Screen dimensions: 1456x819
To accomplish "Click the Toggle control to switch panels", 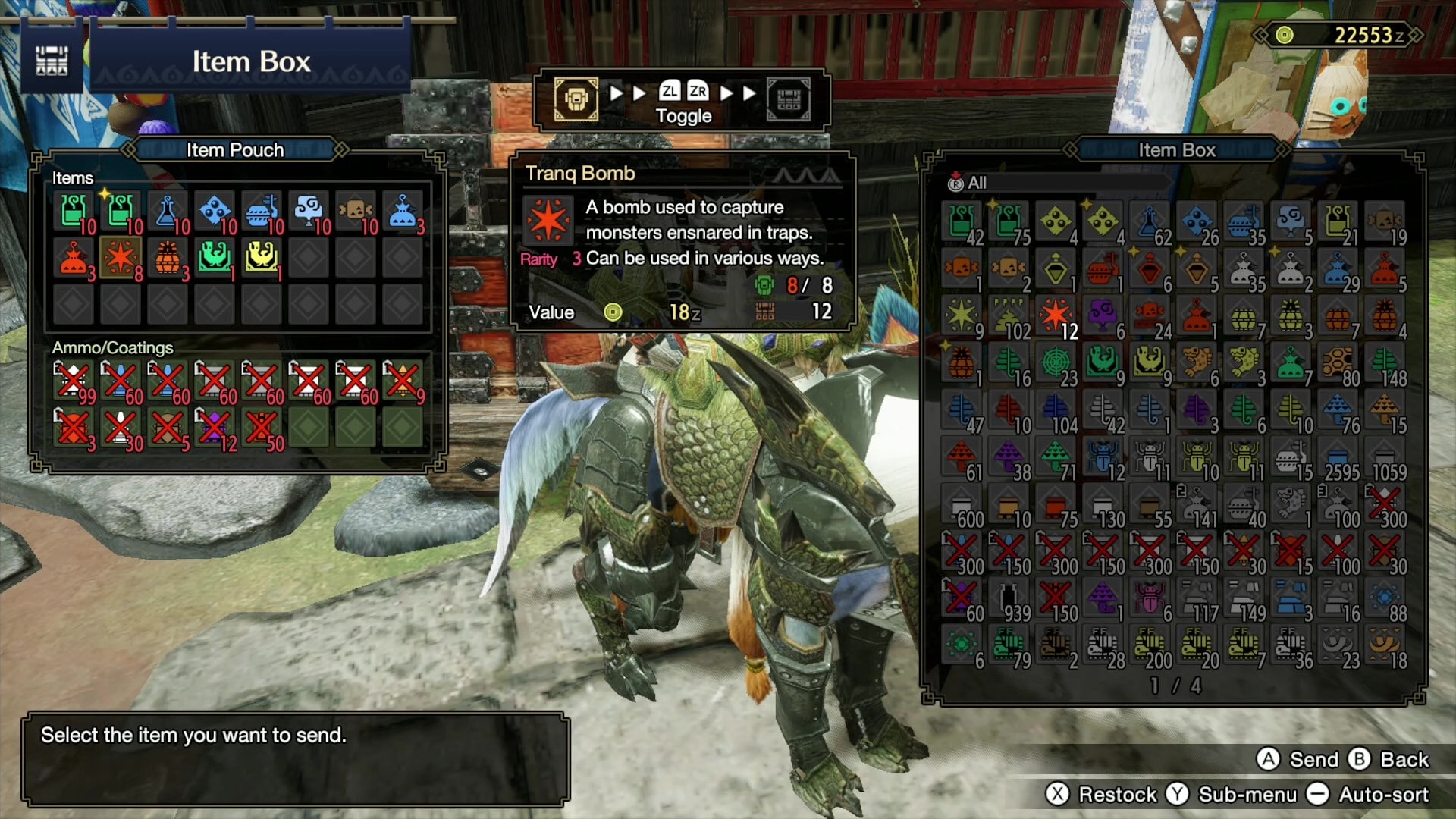I will click(681, 104).
